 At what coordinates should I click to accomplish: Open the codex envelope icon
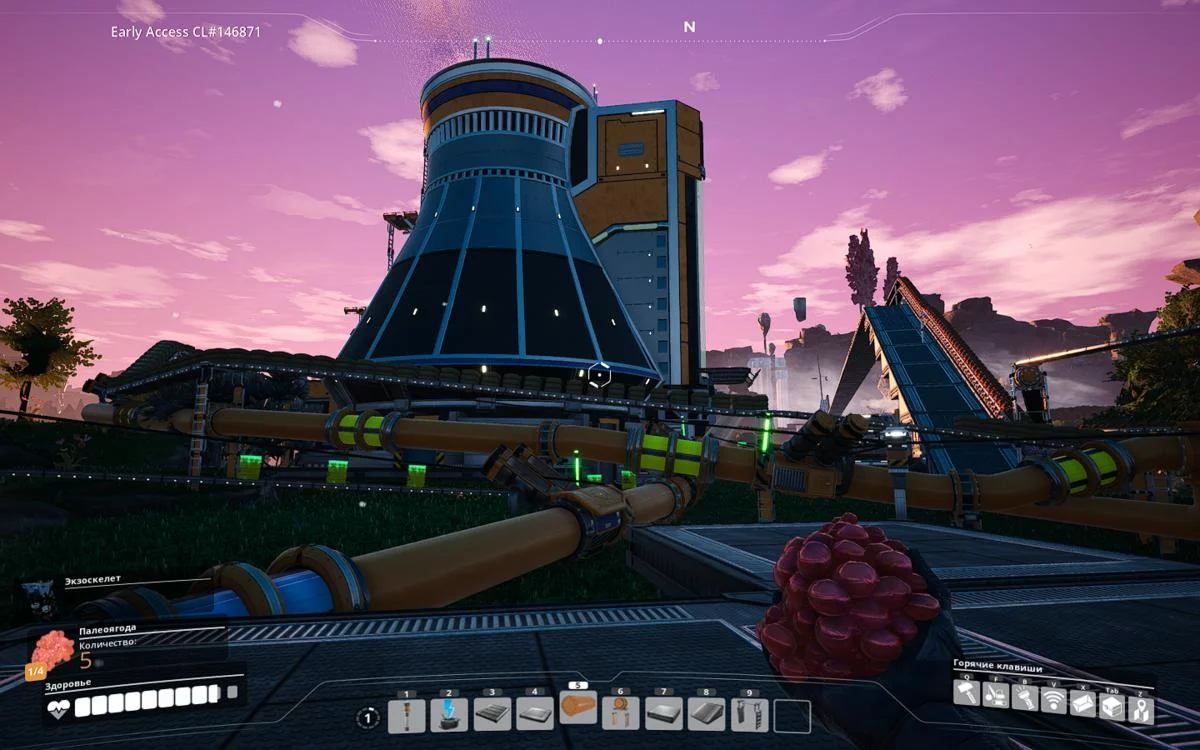1082,703
